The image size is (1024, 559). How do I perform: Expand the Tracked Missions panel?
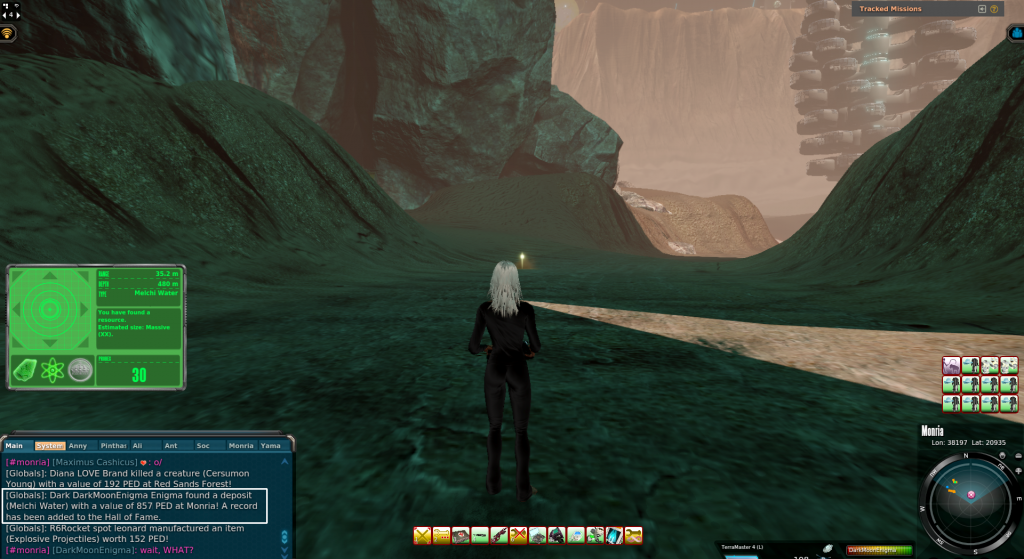[x=982, y=9]
